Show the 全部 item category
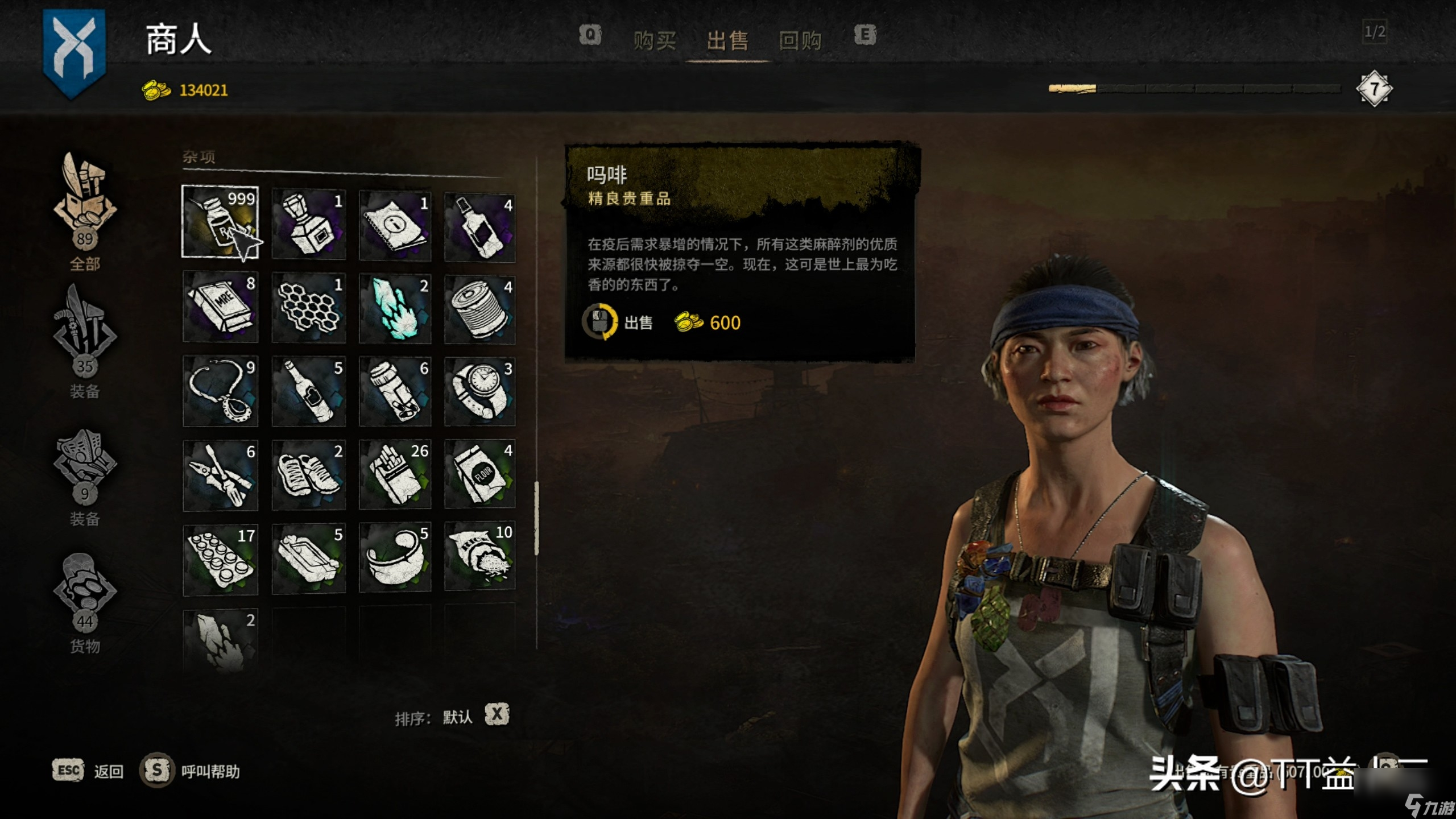Viewport: 1456px width, 819px height. pyautogui.click(x=85, y=212)
